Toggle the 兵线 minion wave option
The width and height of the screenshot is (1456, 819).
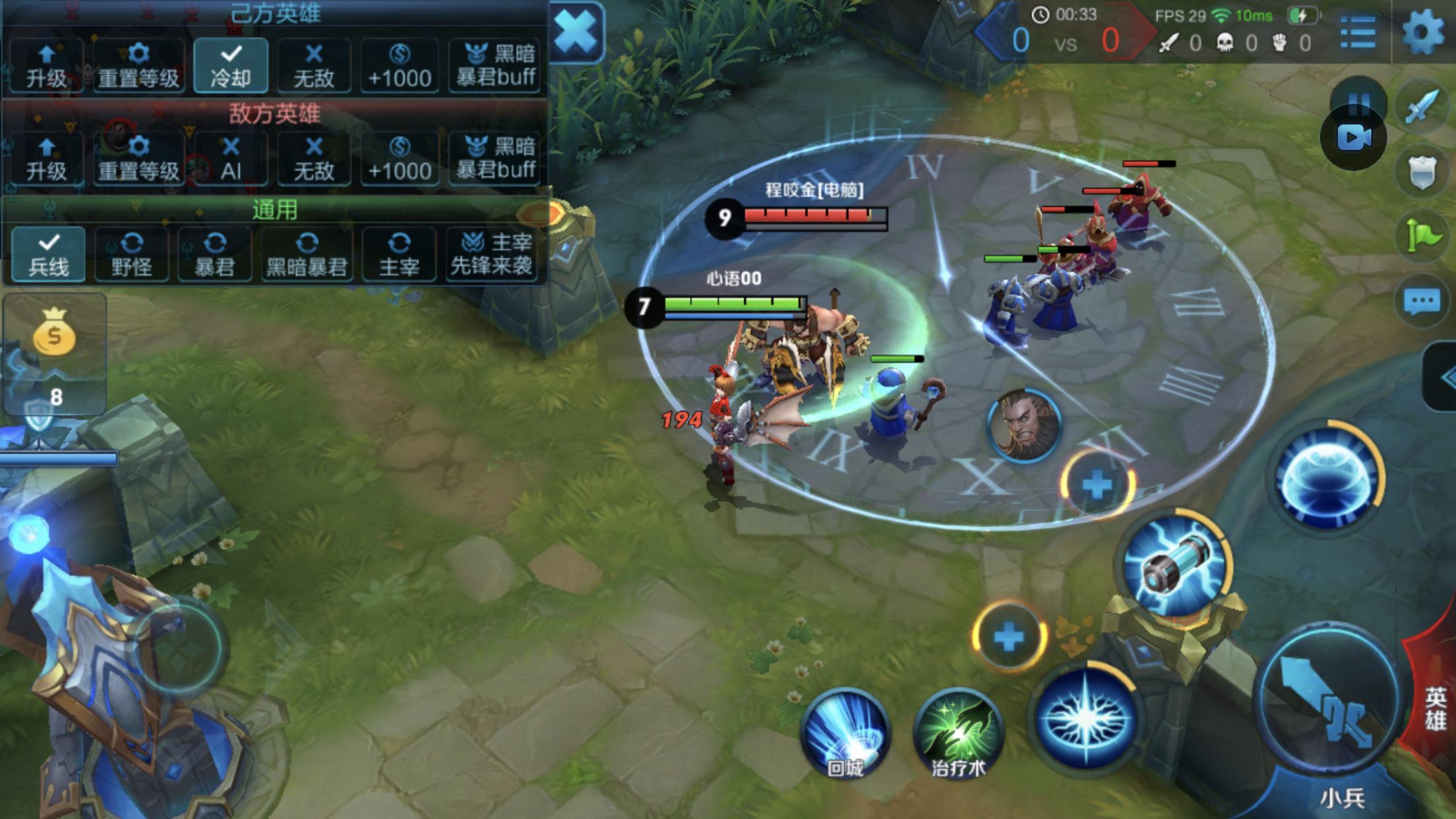[x=49, y=255]
